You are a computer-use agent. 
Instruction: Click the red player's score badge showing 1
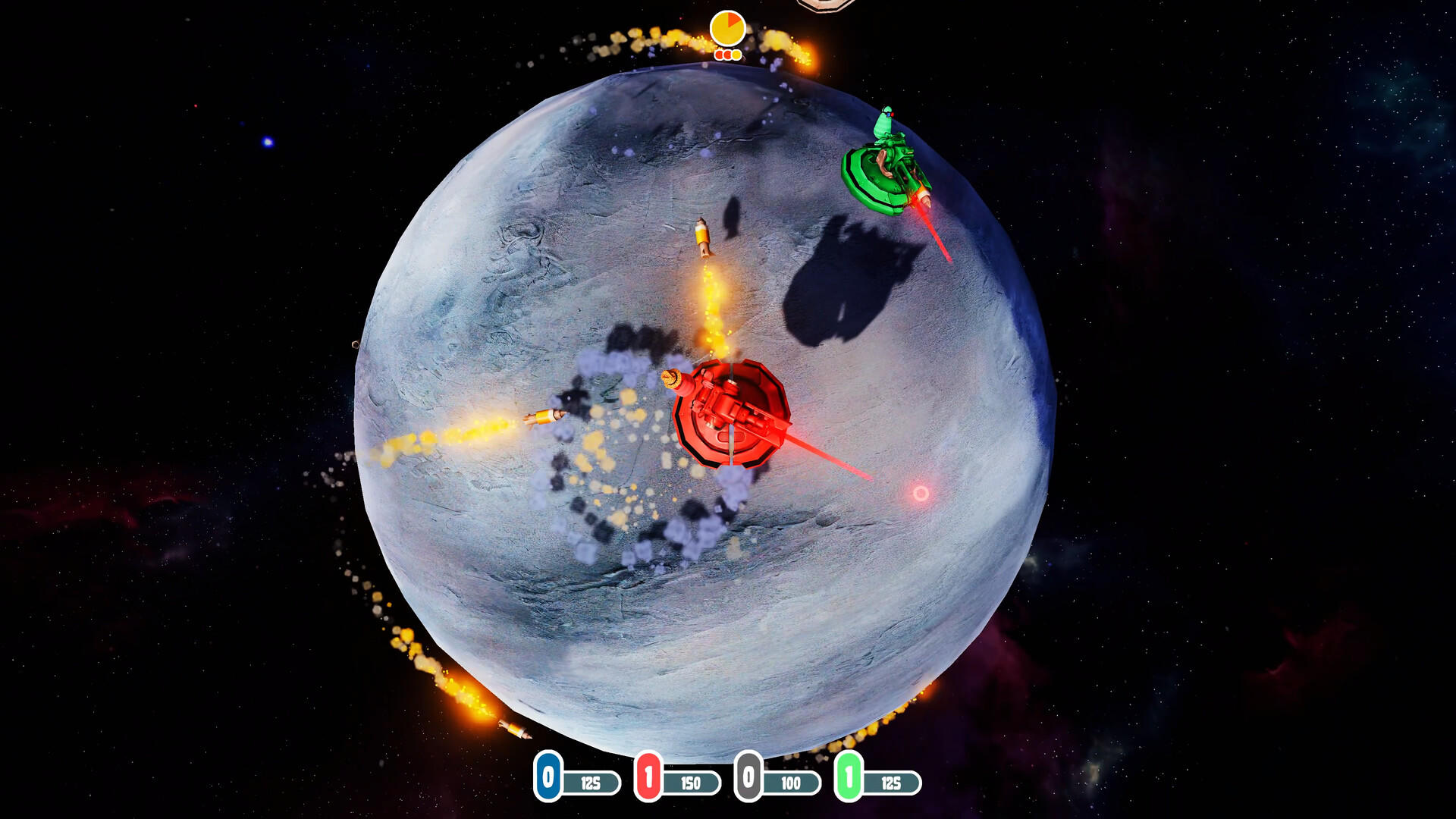point(649,777)
